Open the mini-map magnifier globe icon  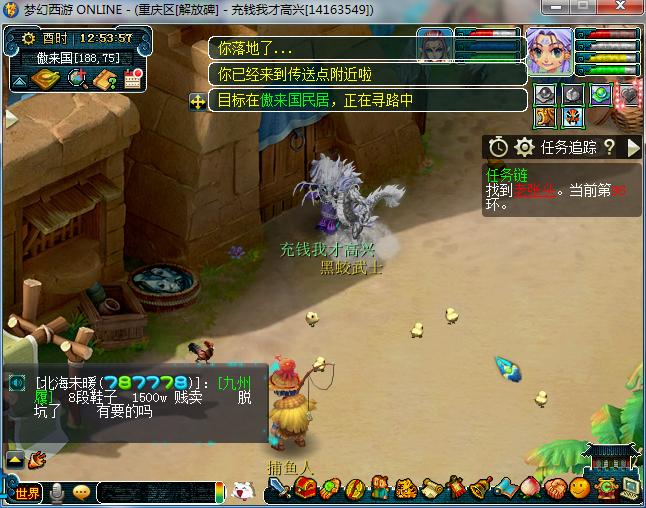77,79
